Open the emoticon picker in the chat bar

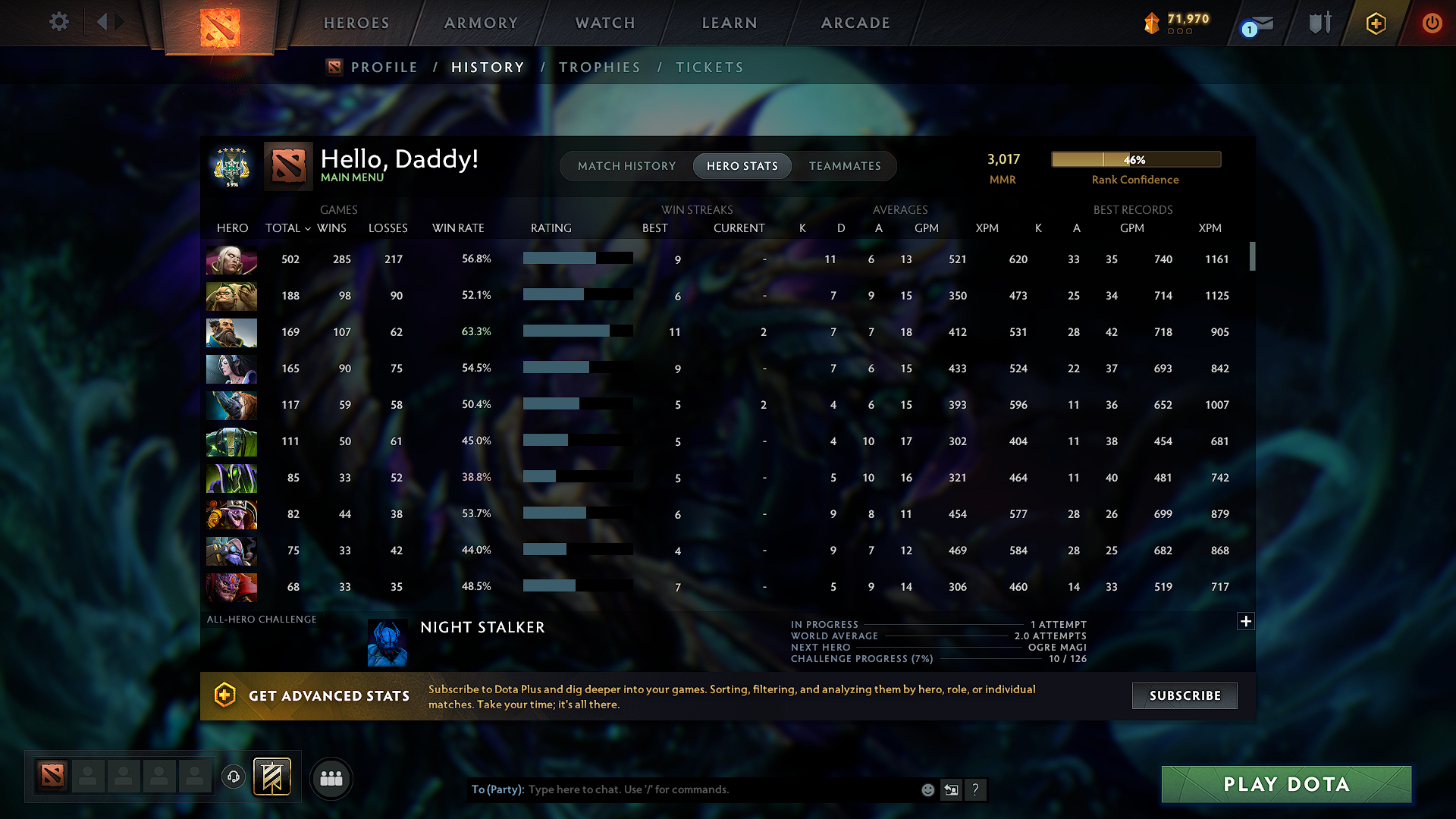coord(927,789)
